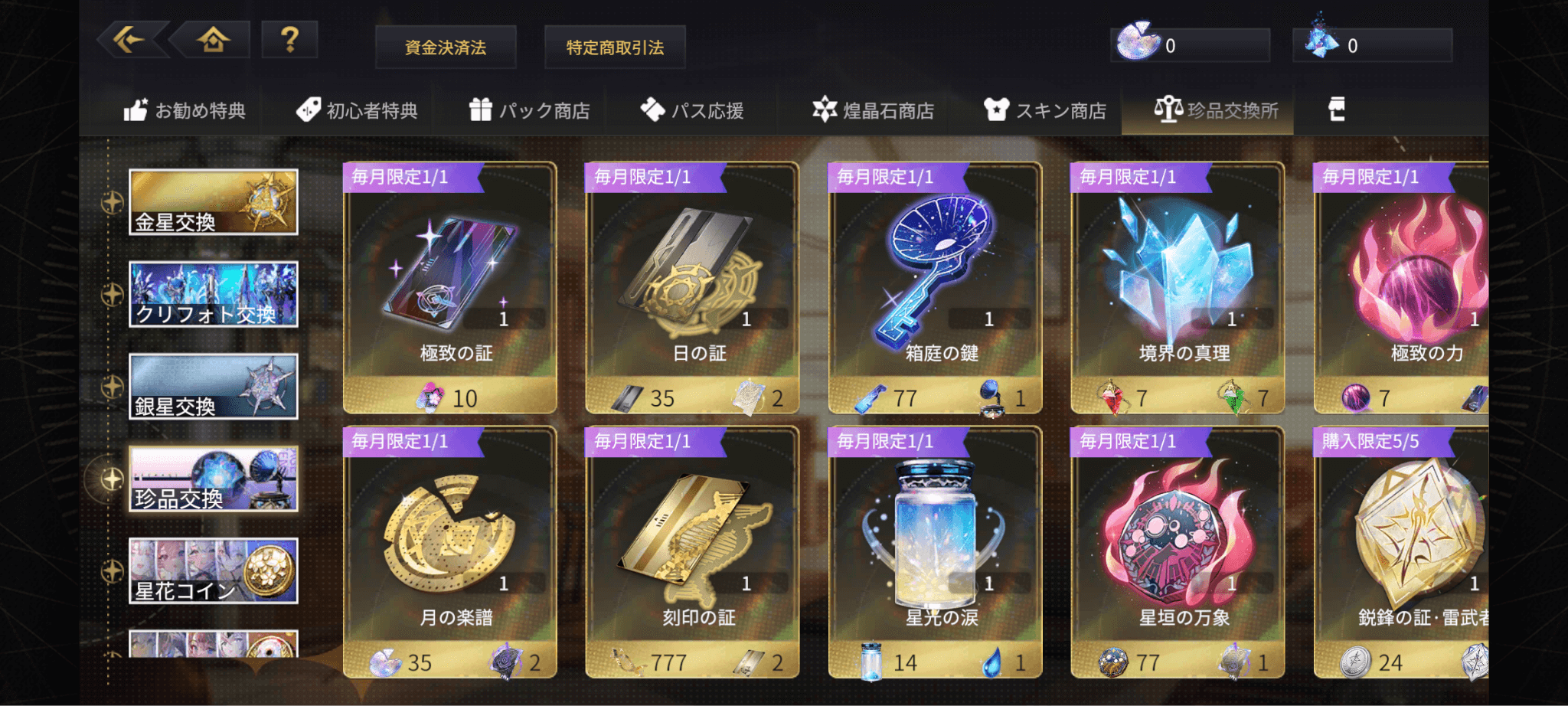
Task: Switch to the お勧め特典 tab
Action: [x=185, y=111]
